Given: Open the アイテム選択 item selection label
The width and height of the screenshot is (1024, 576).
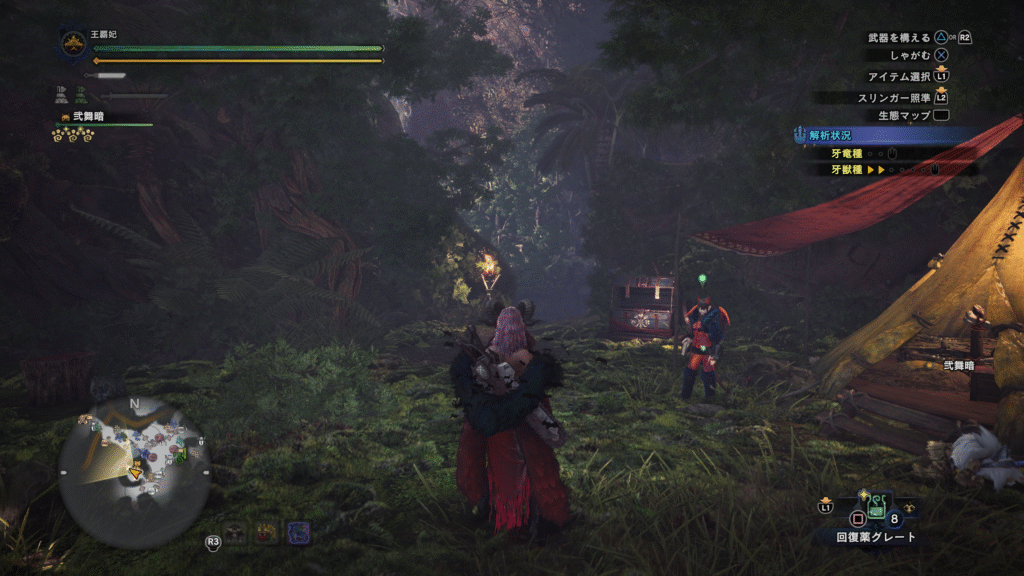Looking at the screenshot, I should (x=899, y=76).
